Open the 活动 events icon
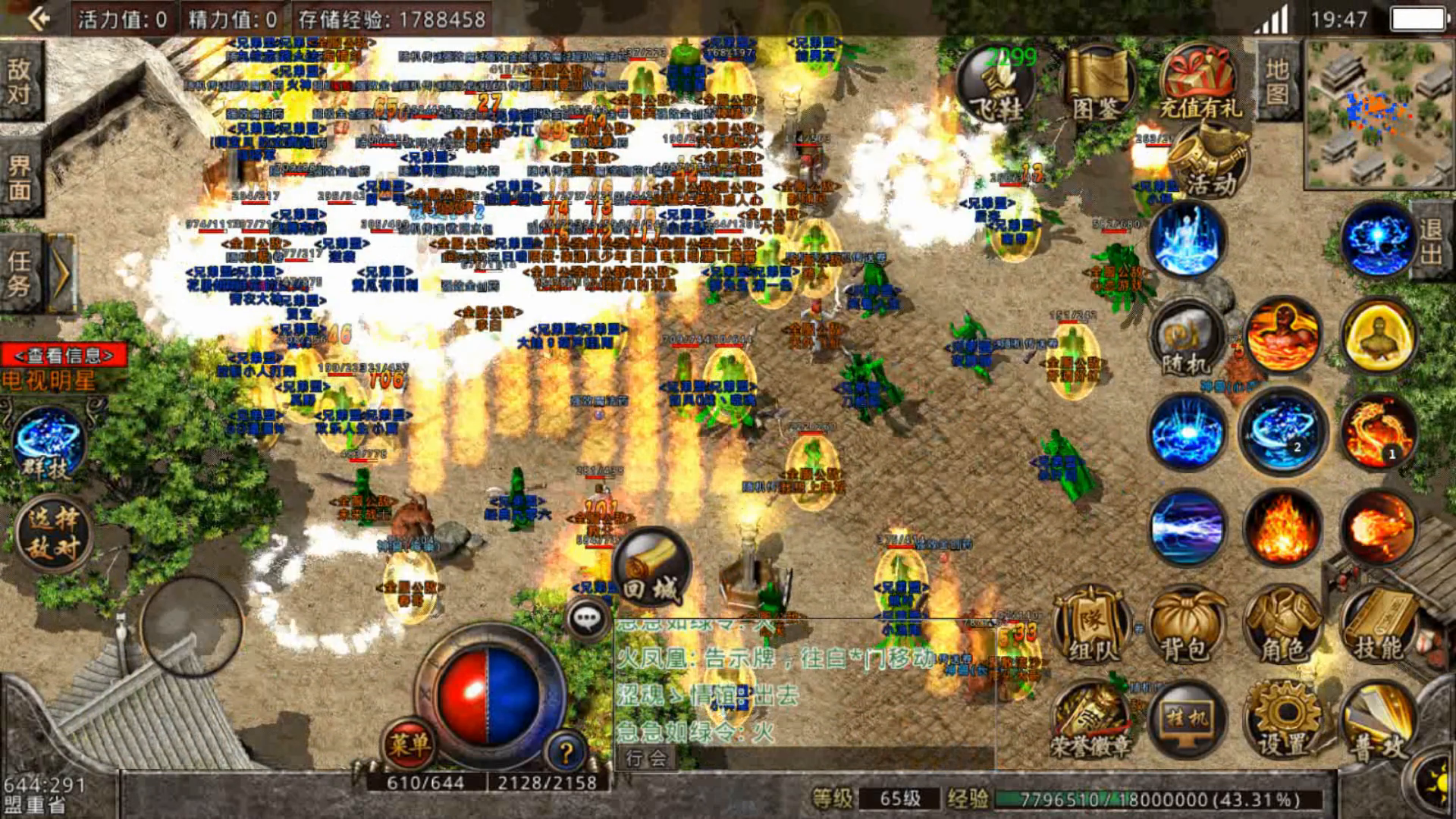Viewport: 1456px width, 819px height. pos(1209,162)
